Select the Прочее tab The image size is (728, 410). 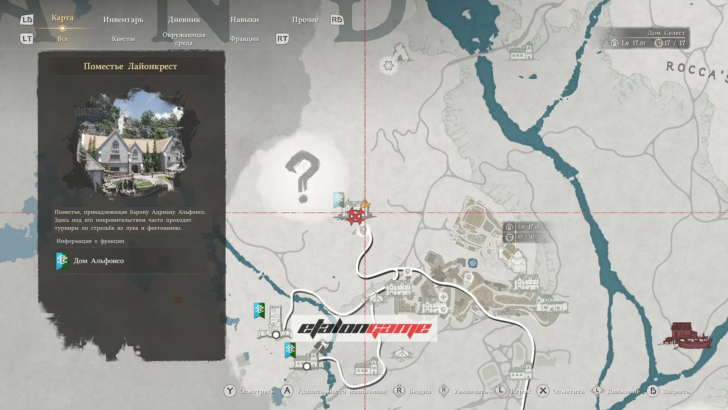pyautogui.click(x=304, y=18)
